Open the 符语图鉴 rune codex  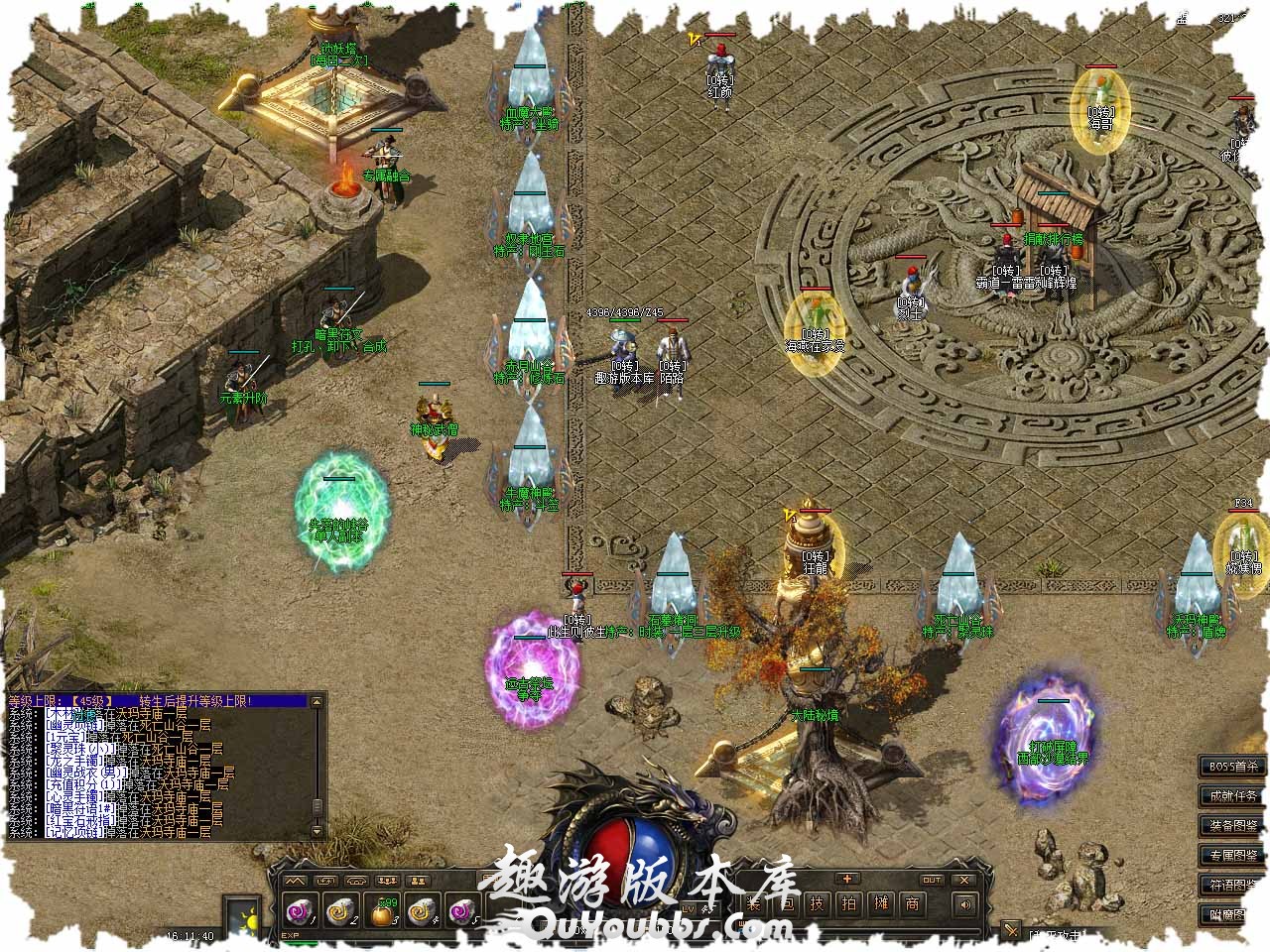(x=1232, y=885)
